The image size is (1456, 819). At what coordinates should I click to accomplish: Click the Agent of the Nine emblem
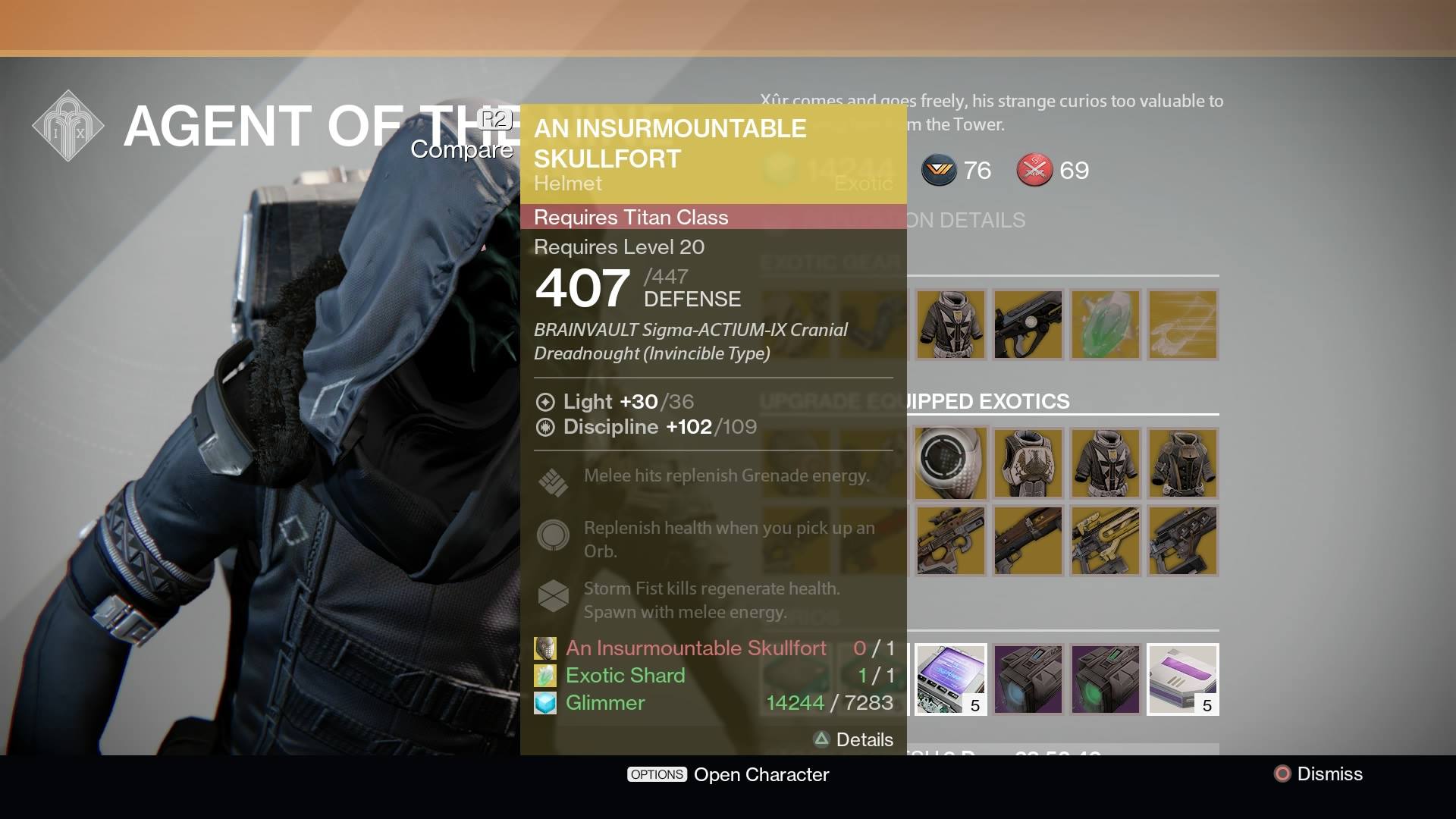click(68, 126)
